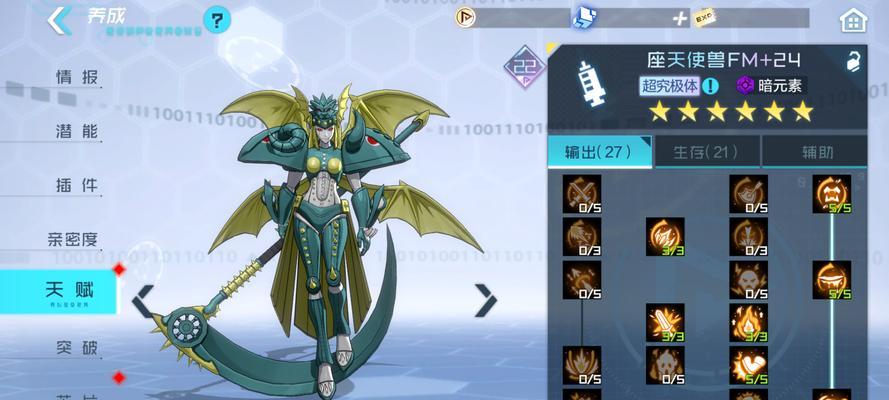Toggle the lock icon beside the name
Image resolution: width=889 pixels, height=400 pixels.
pyautogui.click(x=853, y=62)
